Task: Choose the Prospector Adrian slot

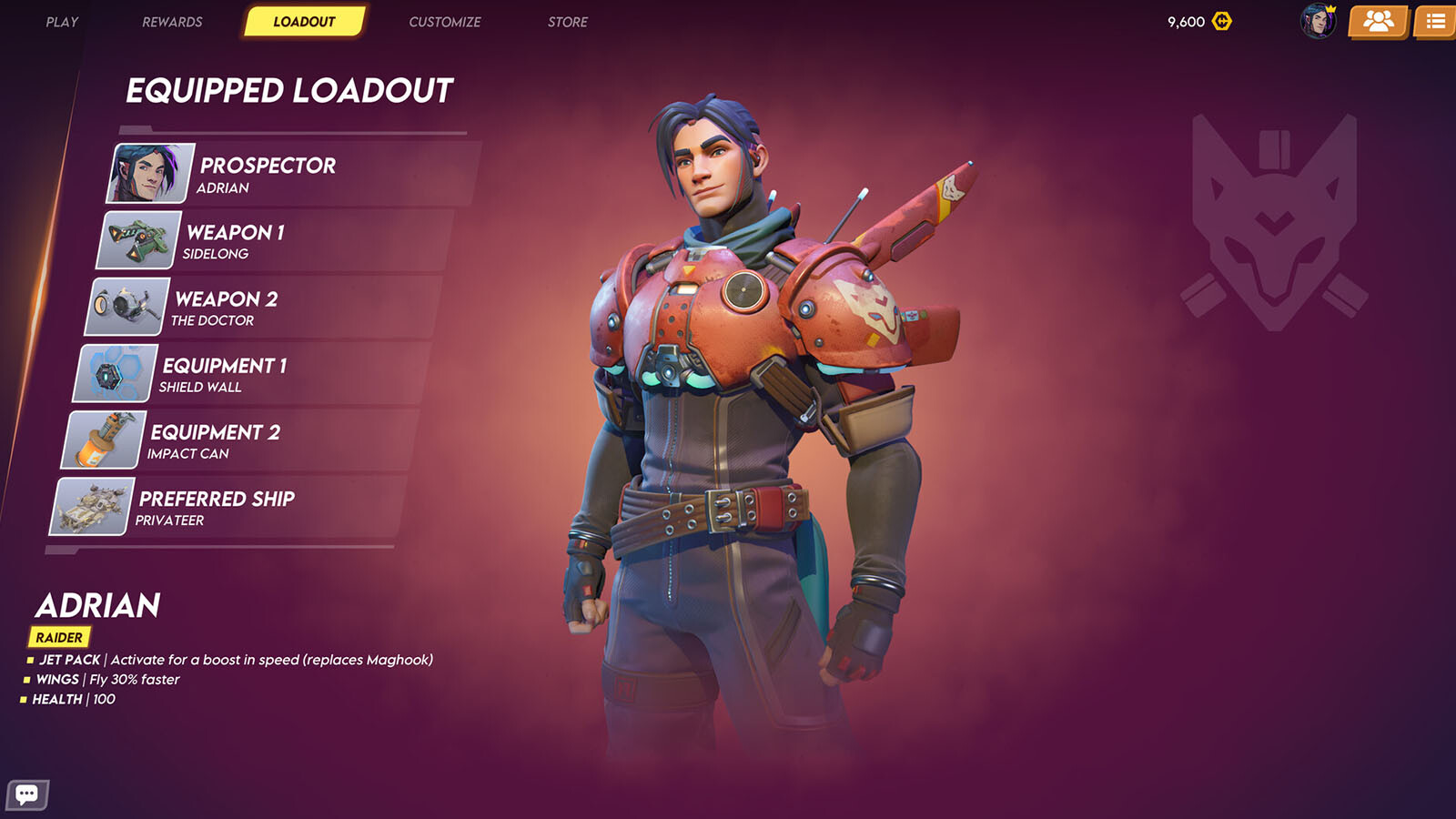Action: pos(291,174)
